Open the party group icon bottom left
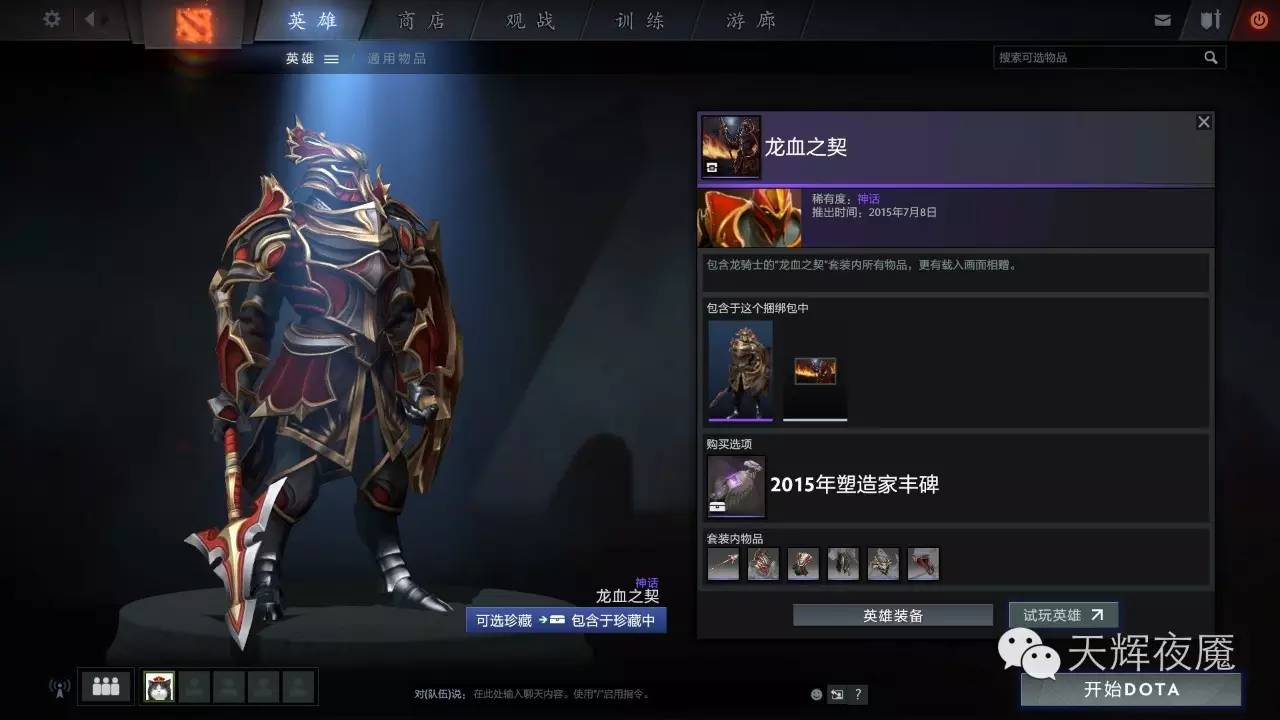1280x720 pixels. click(104, 686)
